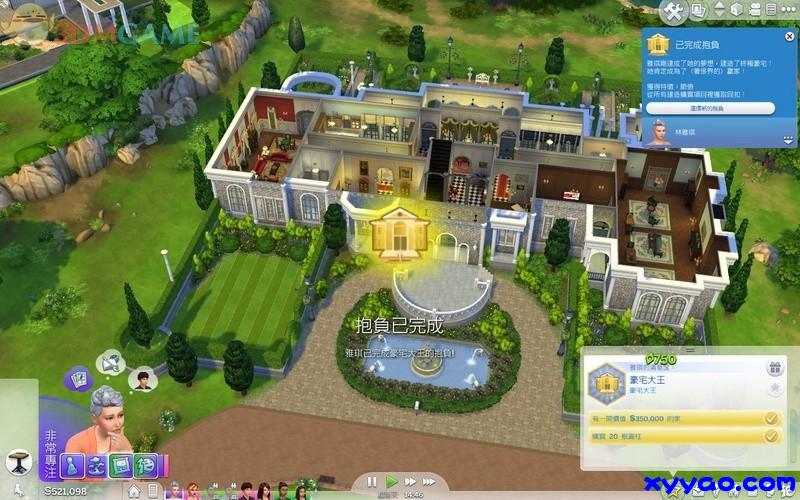The image size is (800, 500).
Task: Select the megaphone thought bubble whim
Action: pyautogui.click(x=111, y=361)
